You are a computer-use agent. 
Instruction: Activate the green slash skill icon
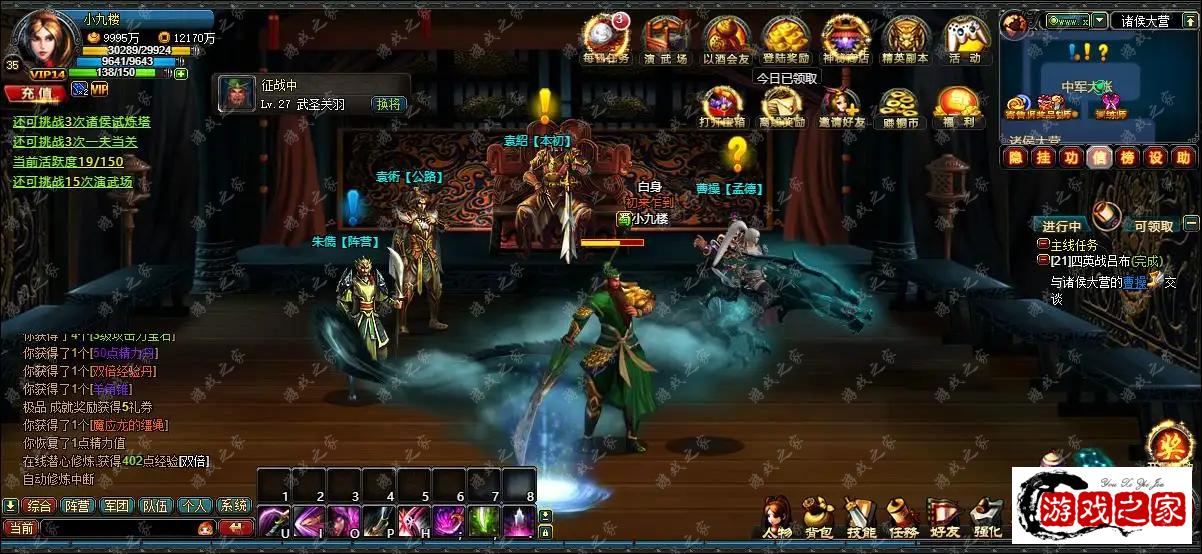(x=484, y=521)
